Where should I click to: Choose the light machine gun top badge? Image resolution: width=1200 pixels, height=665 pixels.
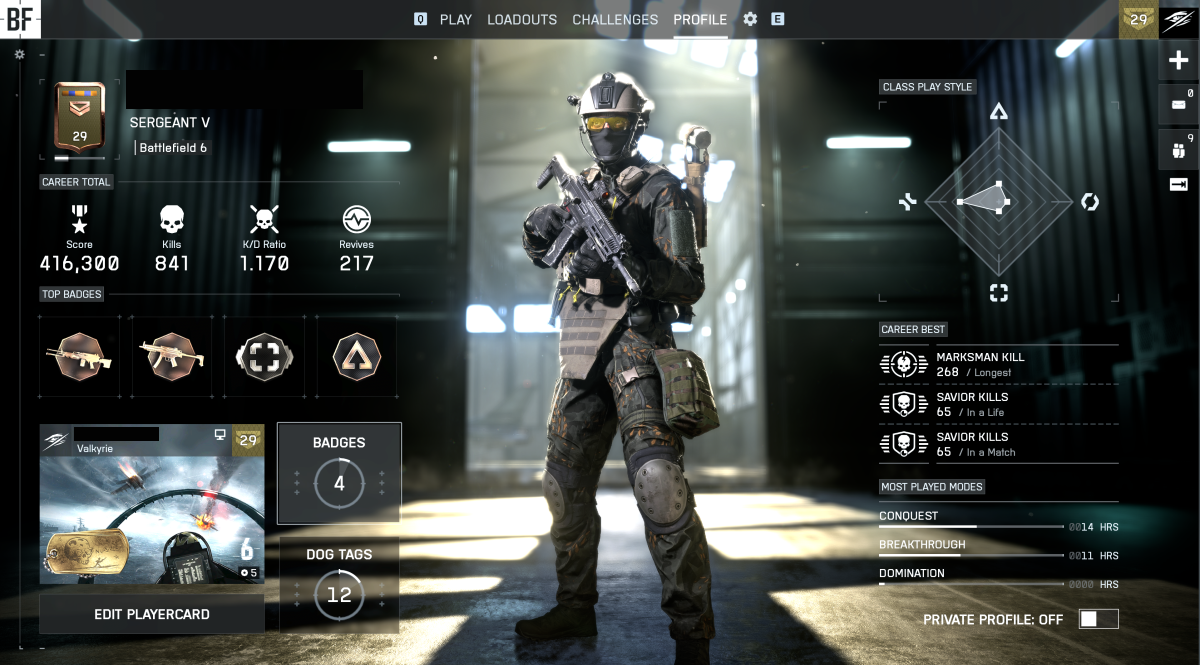[79, 356]
